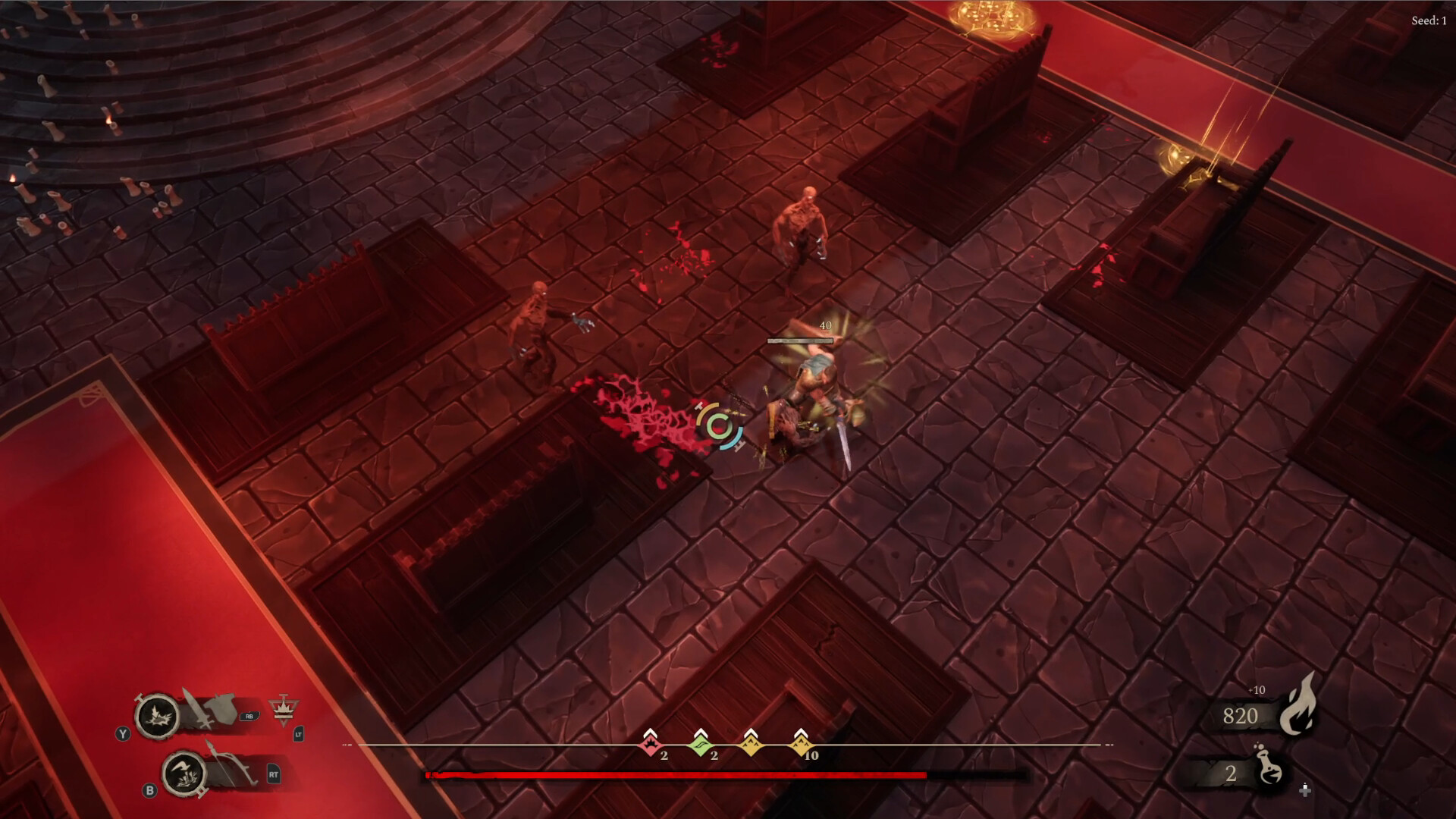Expand the green leaf progress marker
This screenshot has height=819, width=1456.
point(701,744)
